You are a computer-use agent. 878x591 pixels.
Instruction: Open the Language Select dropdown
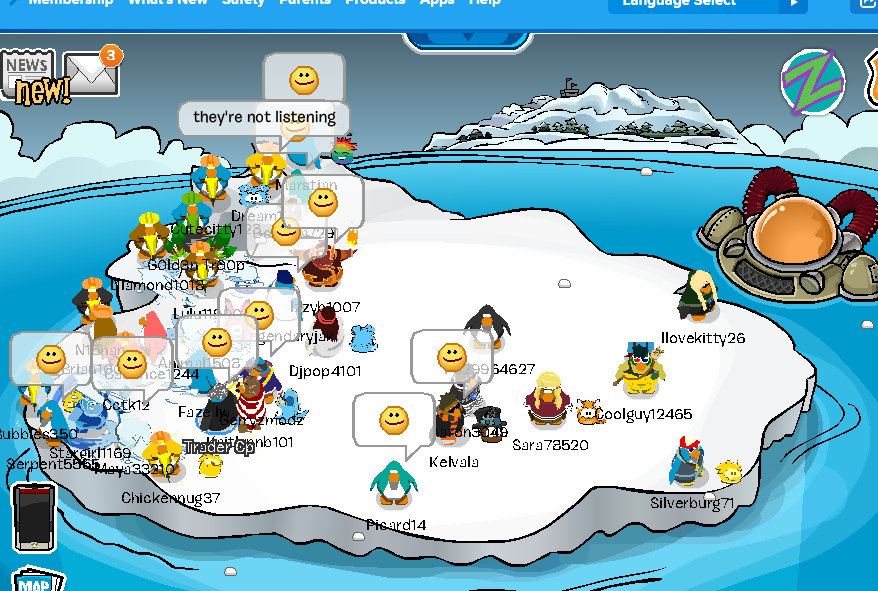[x=707, y=4]
